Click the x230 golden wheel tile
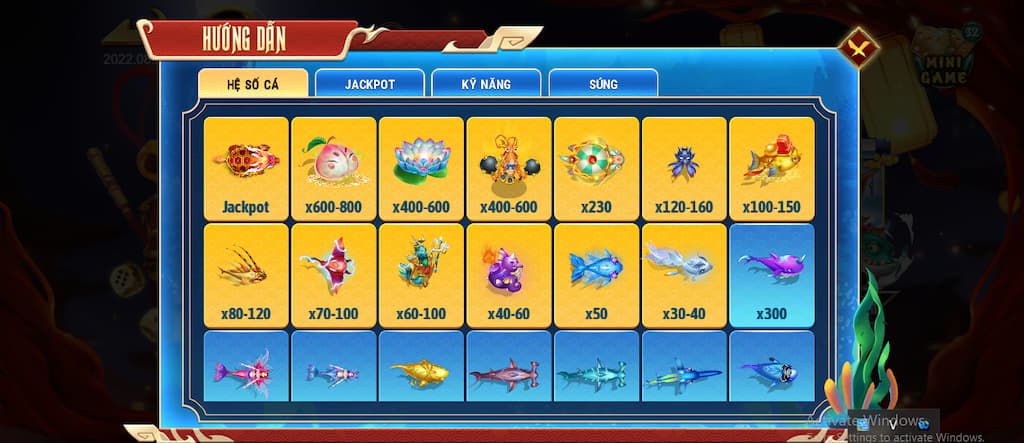The image size is (1024, 443). pos(596,168)
